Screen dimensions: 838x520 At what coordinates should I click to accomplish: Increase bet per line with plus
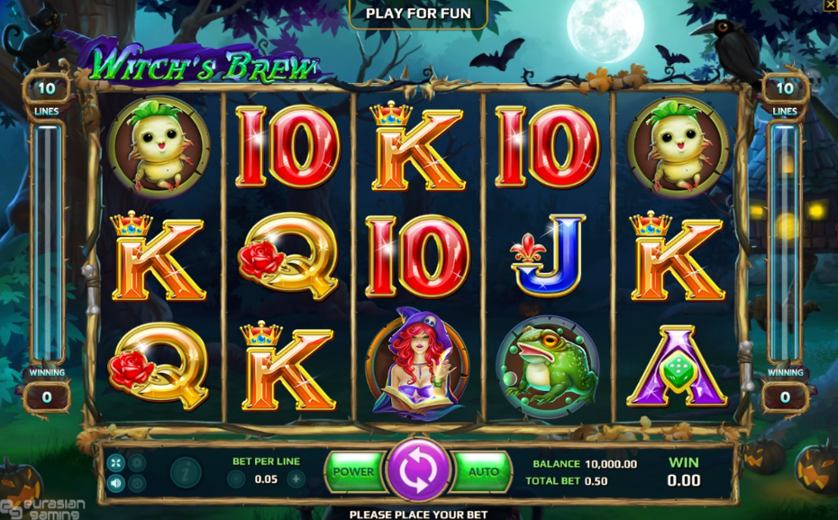[x=295, y=478]
